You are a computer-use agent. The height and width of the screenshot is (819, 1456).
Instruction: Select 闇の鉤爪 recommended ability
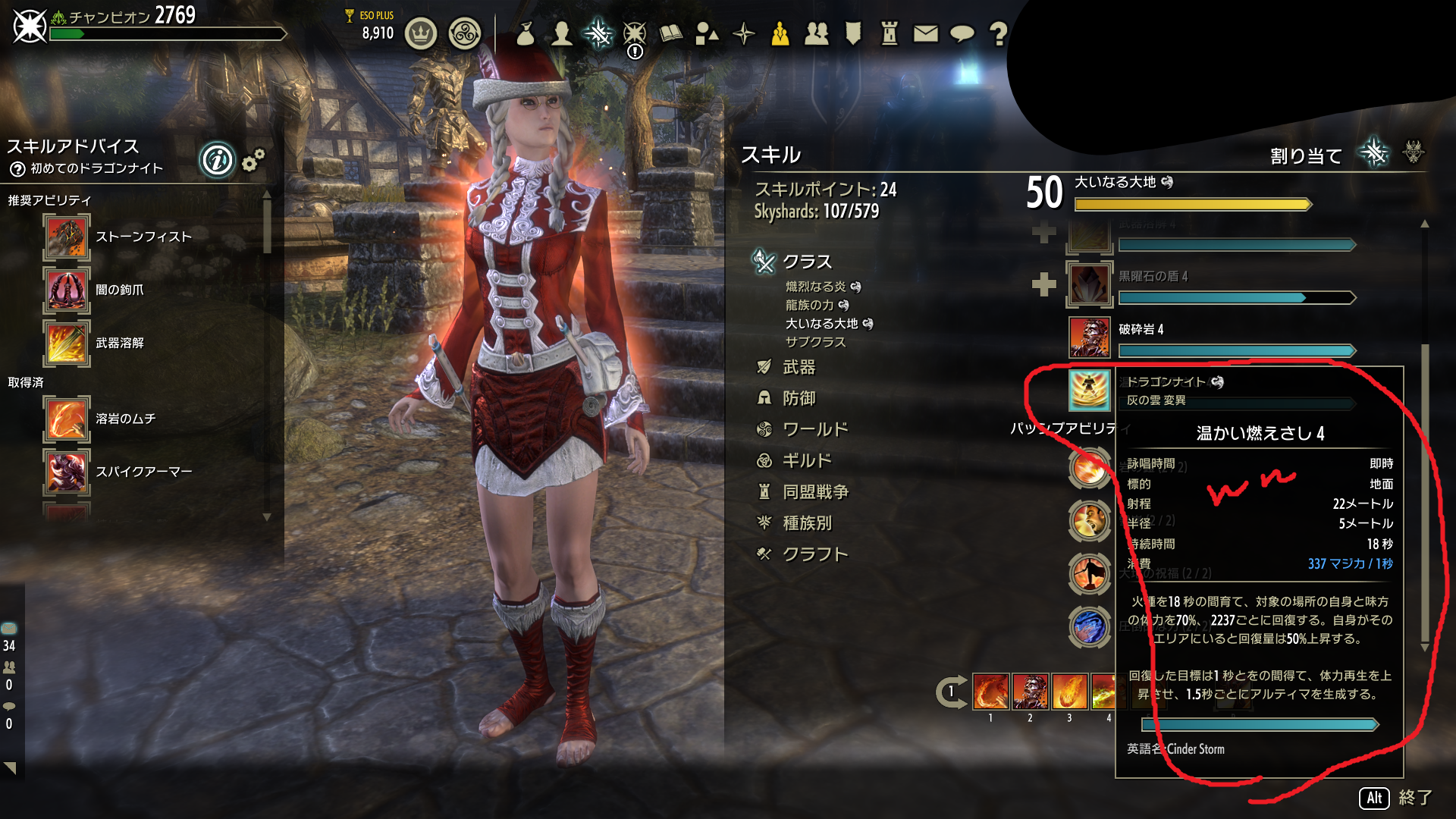coord(119,290)
